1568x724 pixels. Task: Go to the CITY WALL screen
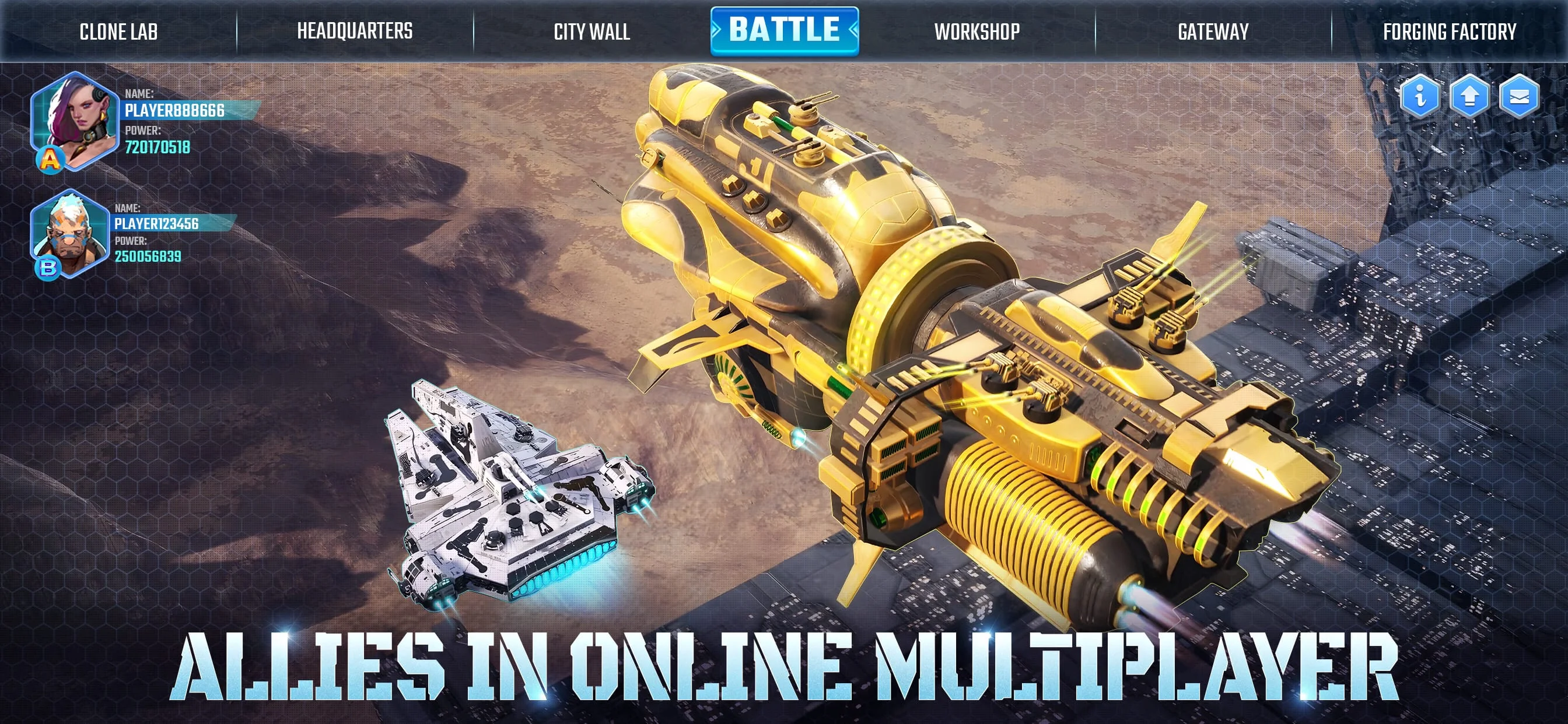pos(591,30)
